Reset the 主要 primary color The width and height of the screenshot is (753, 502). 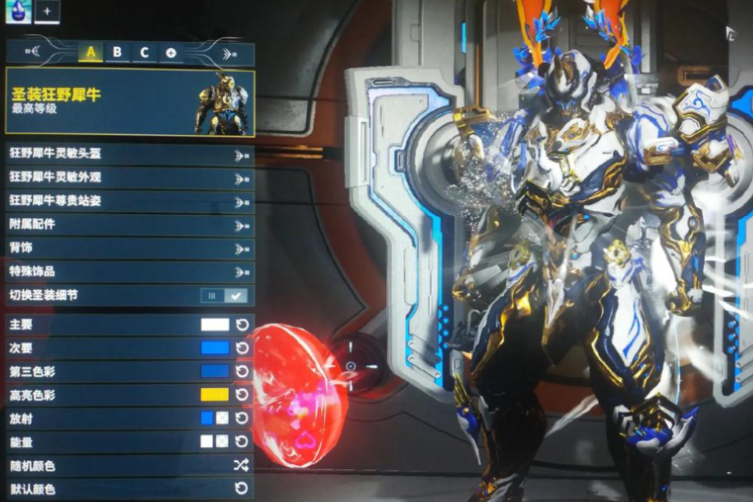tap(241, 325)
